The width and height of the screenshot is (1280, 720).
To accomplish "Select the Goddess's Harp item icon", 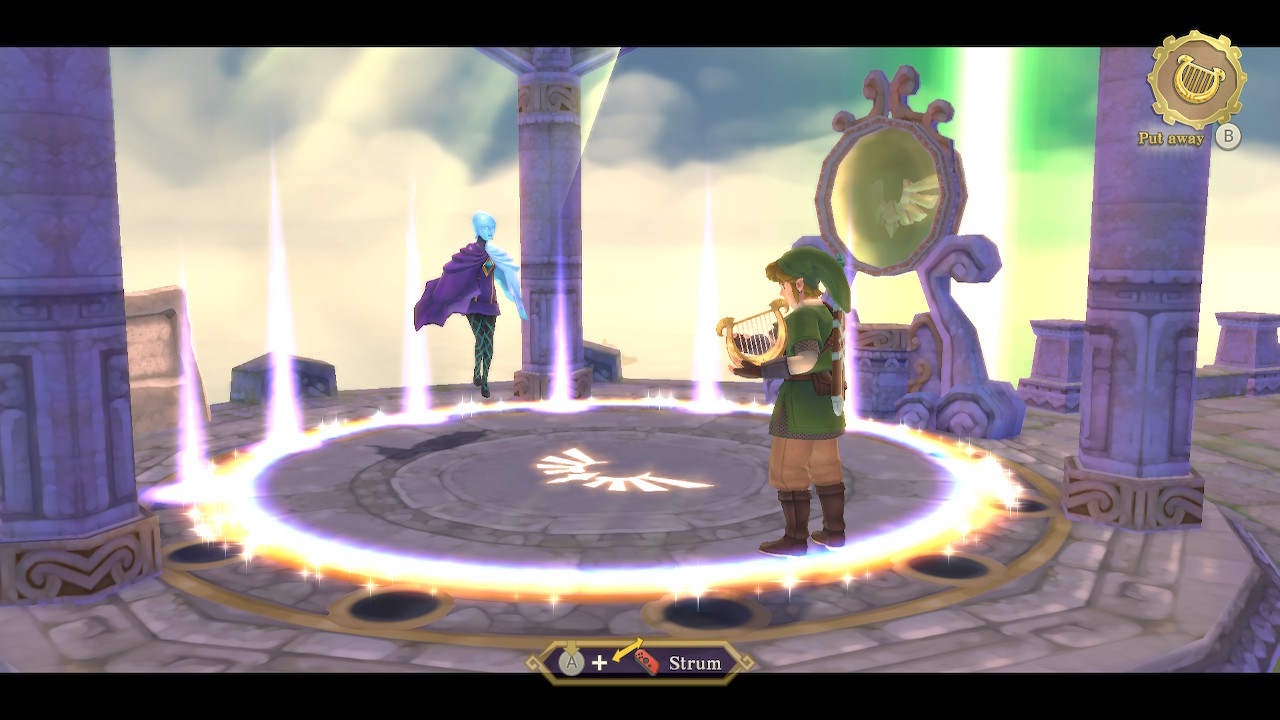I will tap(1195, 79).
